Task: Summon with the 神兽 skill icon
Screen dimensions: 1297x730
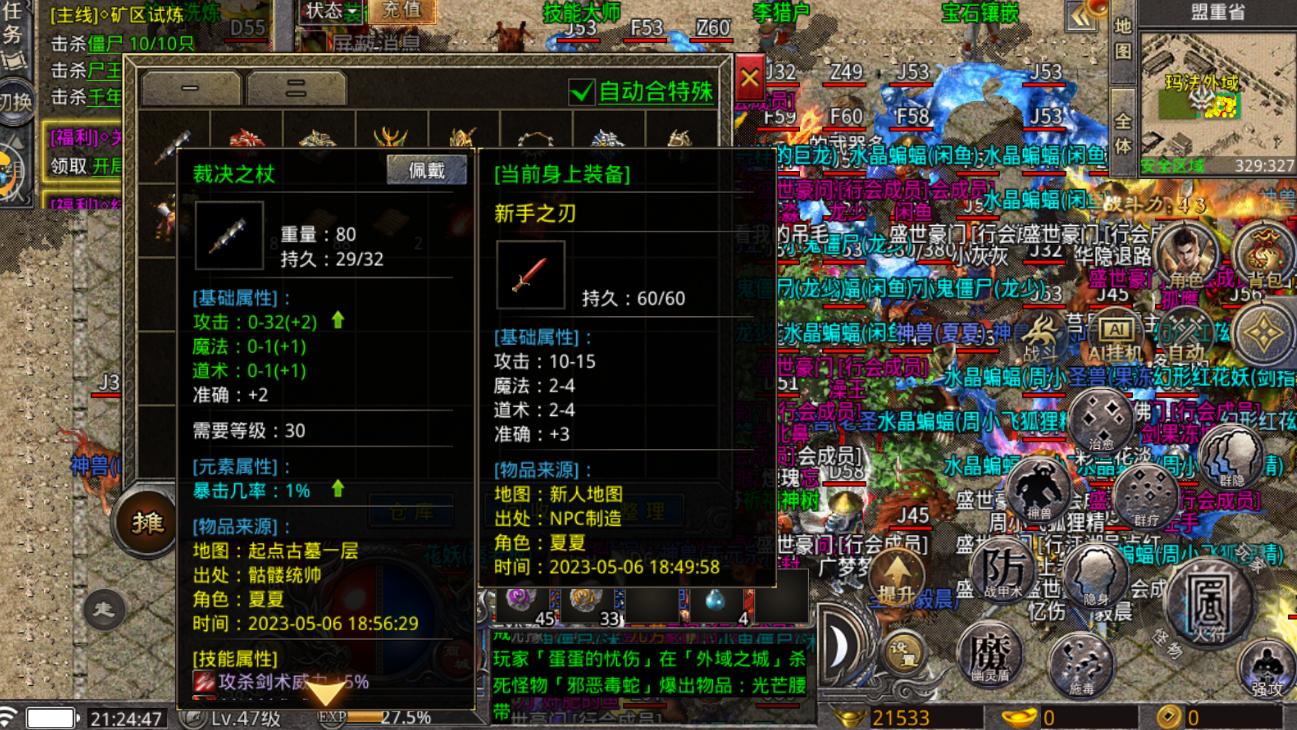Action: pyautogui.click(x=1038, y=488)
